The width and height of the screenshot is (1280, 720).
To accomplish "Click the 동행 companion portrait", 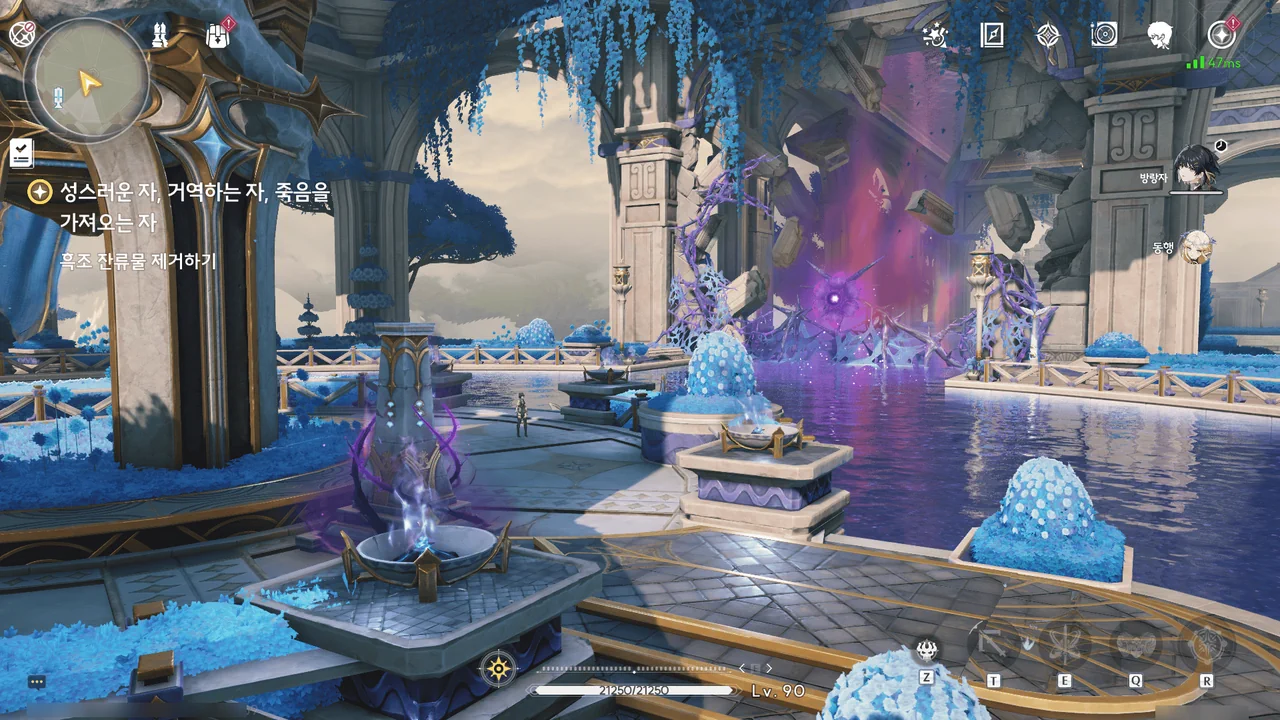I will [x=1195, y=247].
